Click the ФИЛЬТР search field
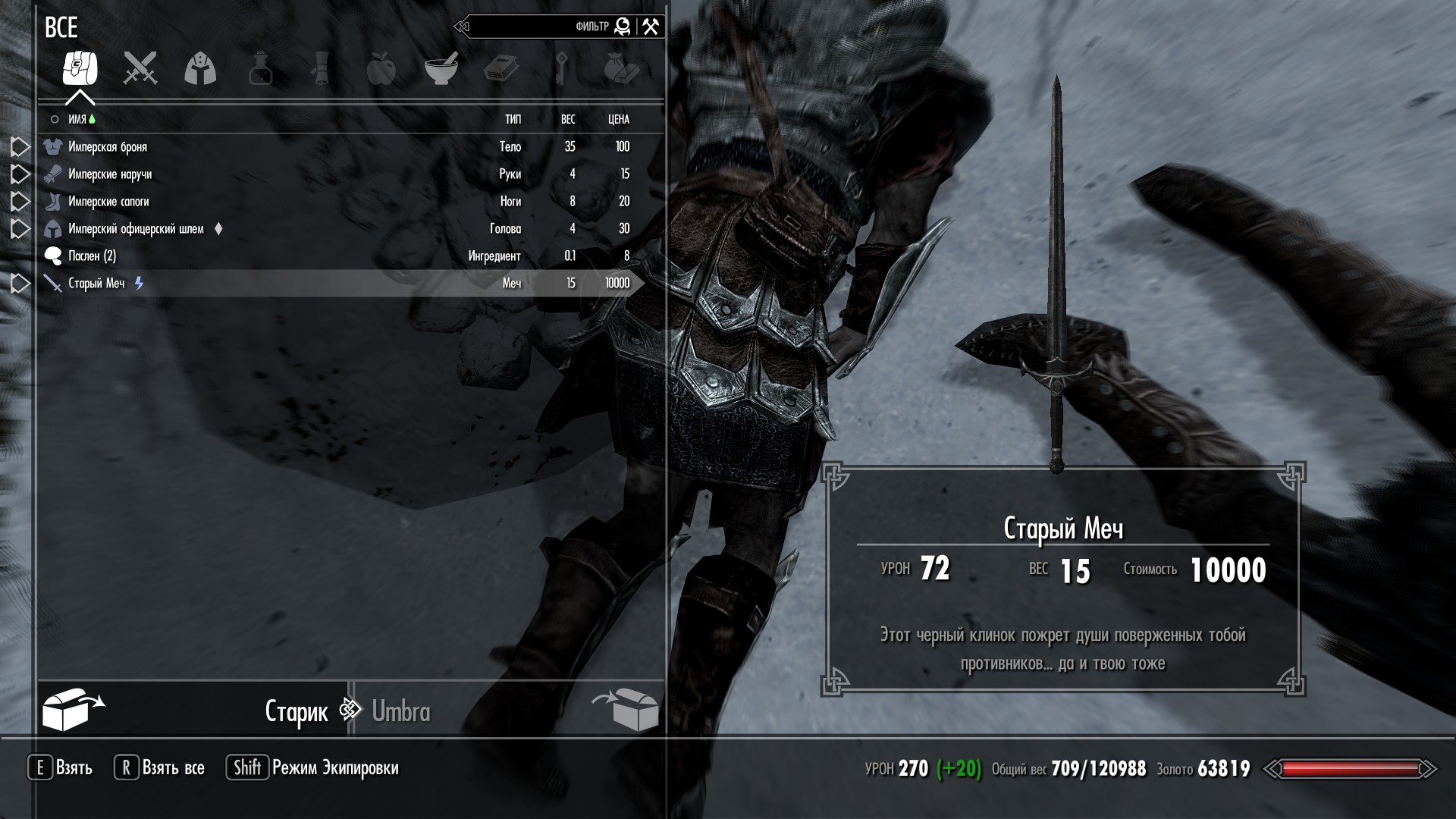1456x819 pixels. [538, 27]
